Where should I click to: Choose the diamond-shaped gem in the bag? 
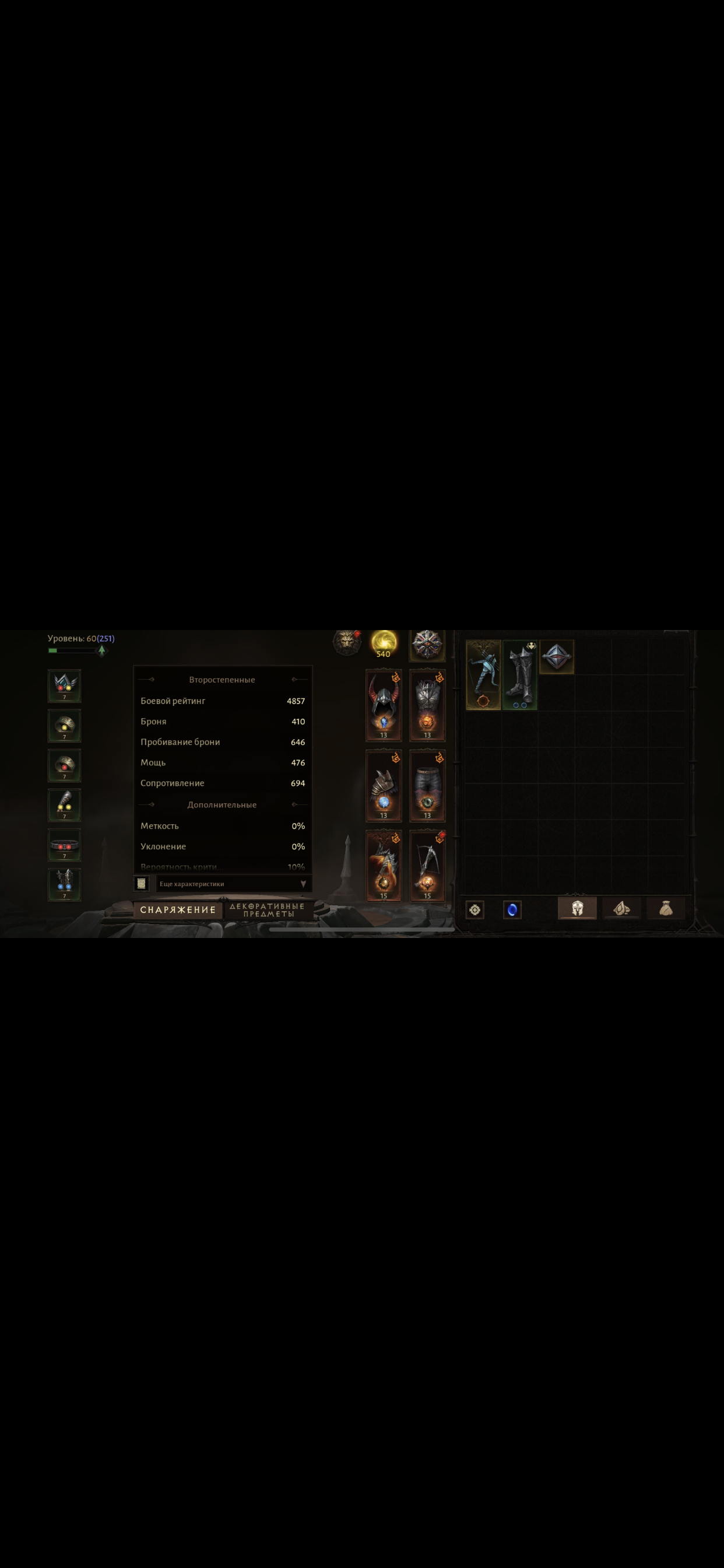click(x=557, y=657)
